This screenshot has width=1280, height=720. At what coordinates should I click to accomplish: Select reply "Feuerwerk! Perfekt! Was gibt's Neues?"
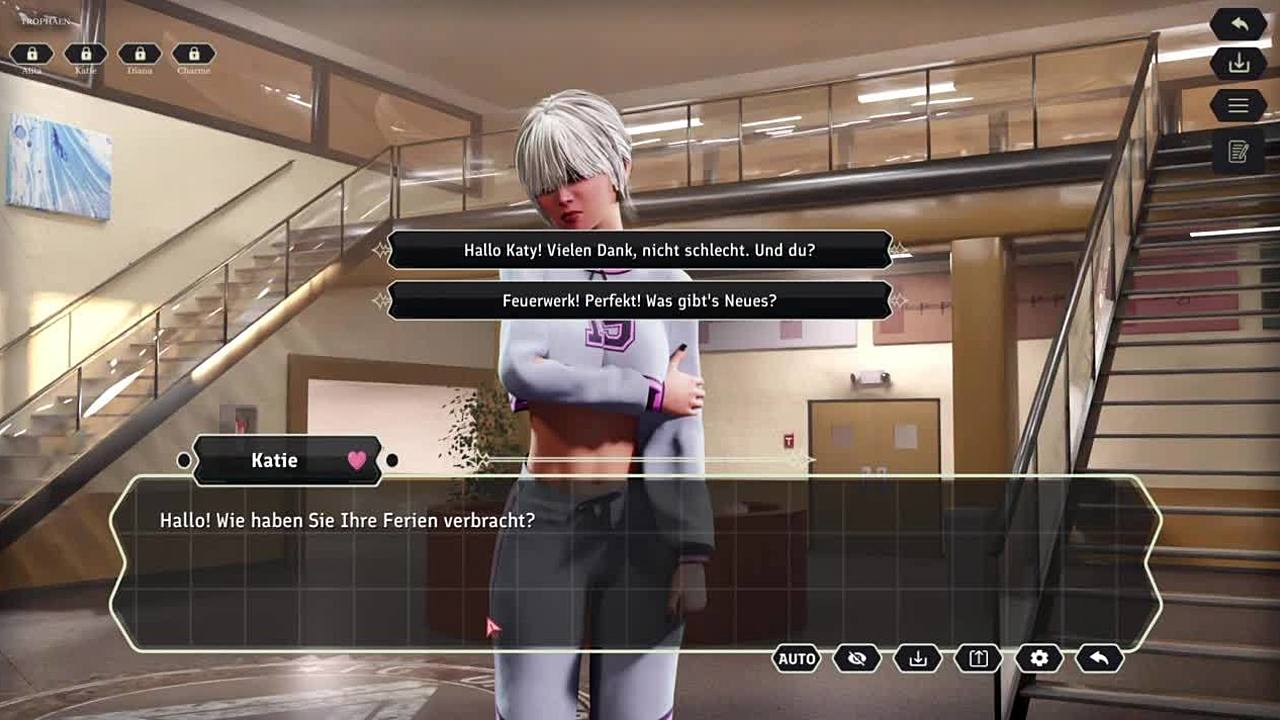pyautogui.click(x=639, y=300)
